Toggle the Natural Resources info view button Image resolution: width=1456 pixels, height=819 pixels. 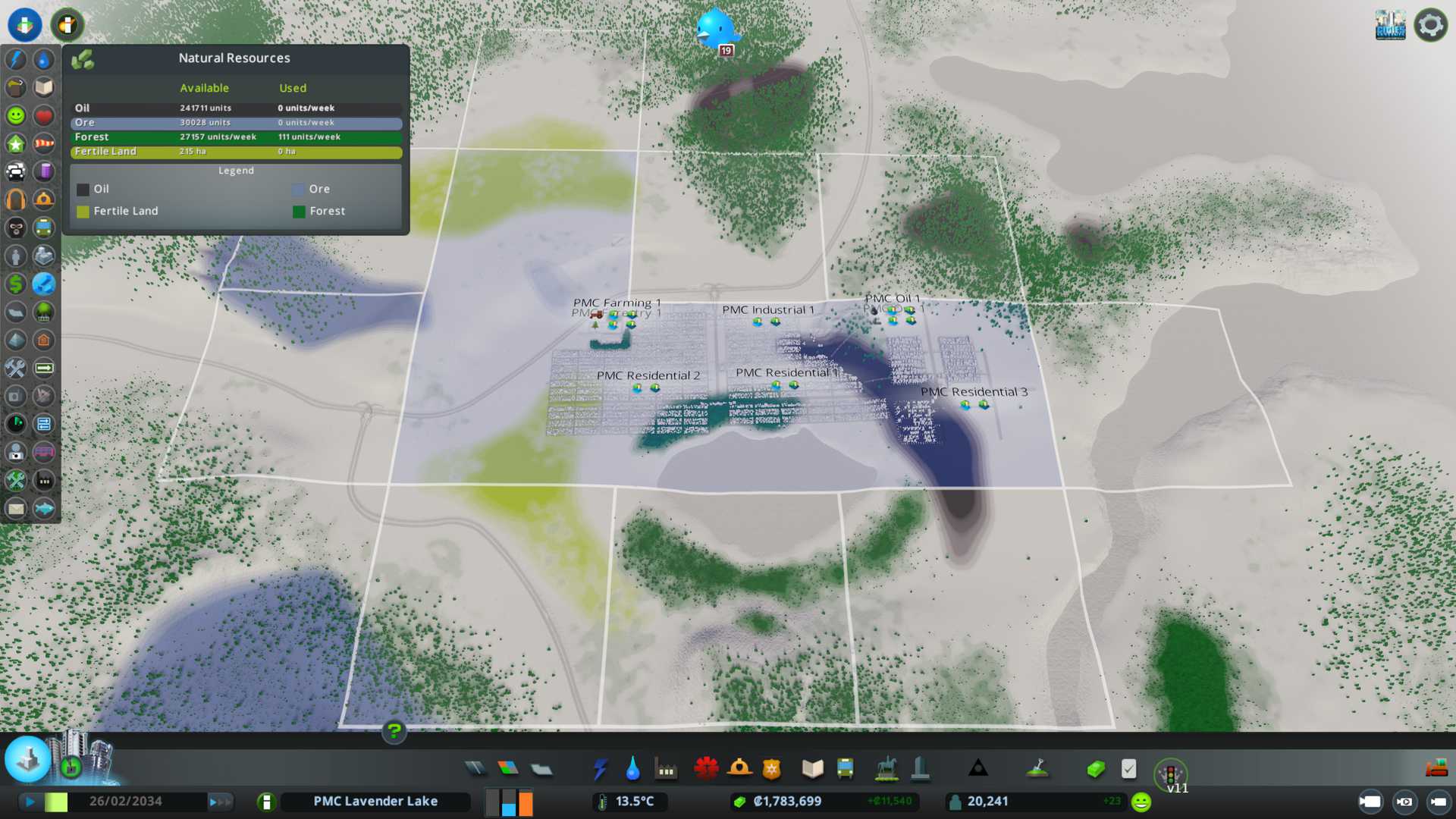(44, 284)
